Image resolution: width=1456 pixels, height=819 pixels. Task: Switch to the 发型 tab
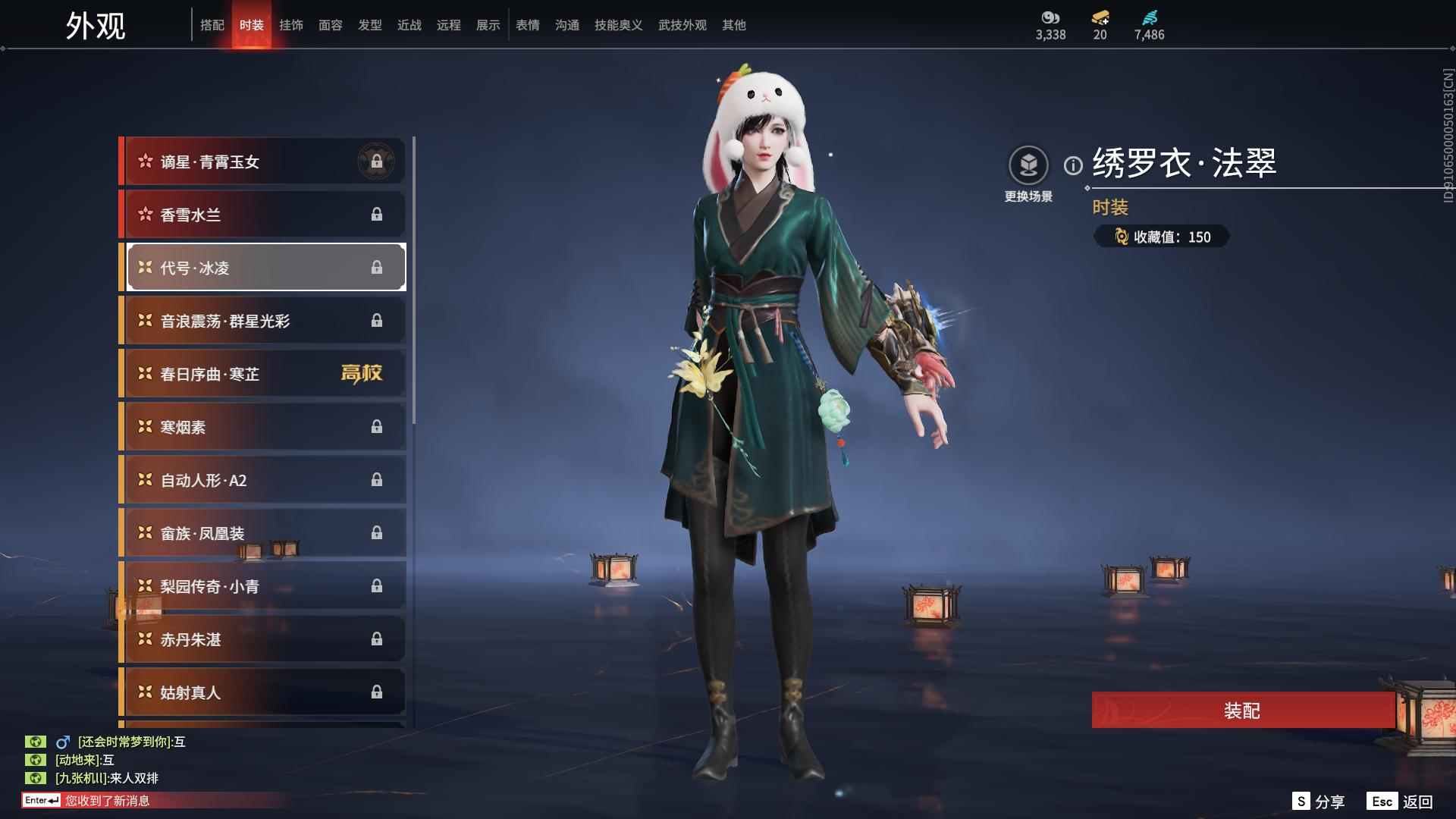point(370,25)
